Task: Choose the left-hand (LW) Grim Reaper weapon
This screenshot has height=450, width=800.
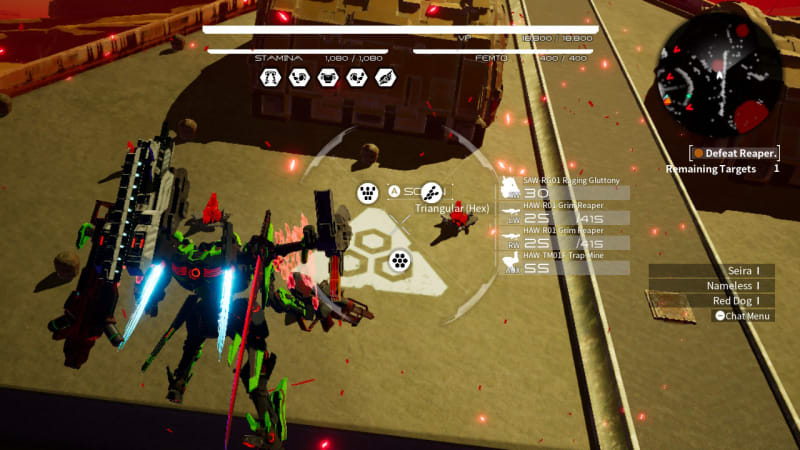Action: (x=564, y=216)
